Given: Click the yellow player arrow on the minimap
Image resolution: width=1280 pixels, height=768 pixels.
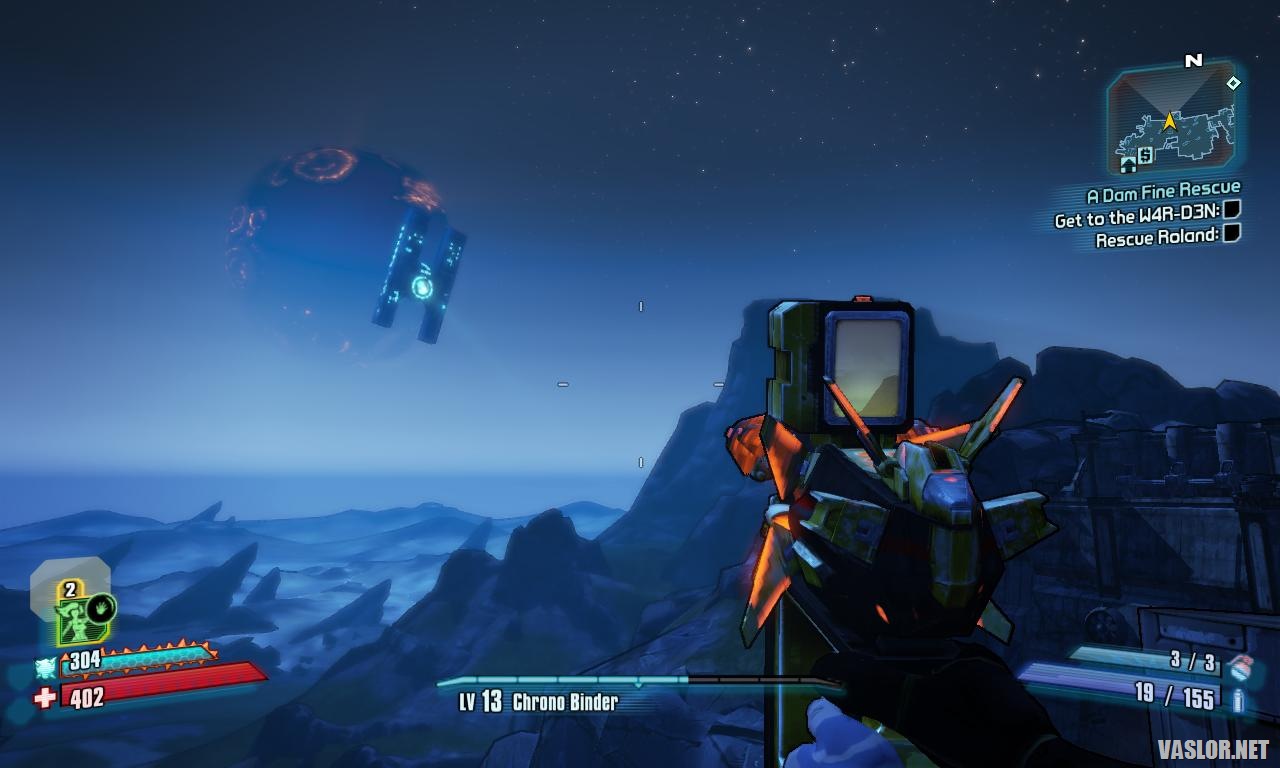Looking at the screenshot, I should (x=1169, y=121).
